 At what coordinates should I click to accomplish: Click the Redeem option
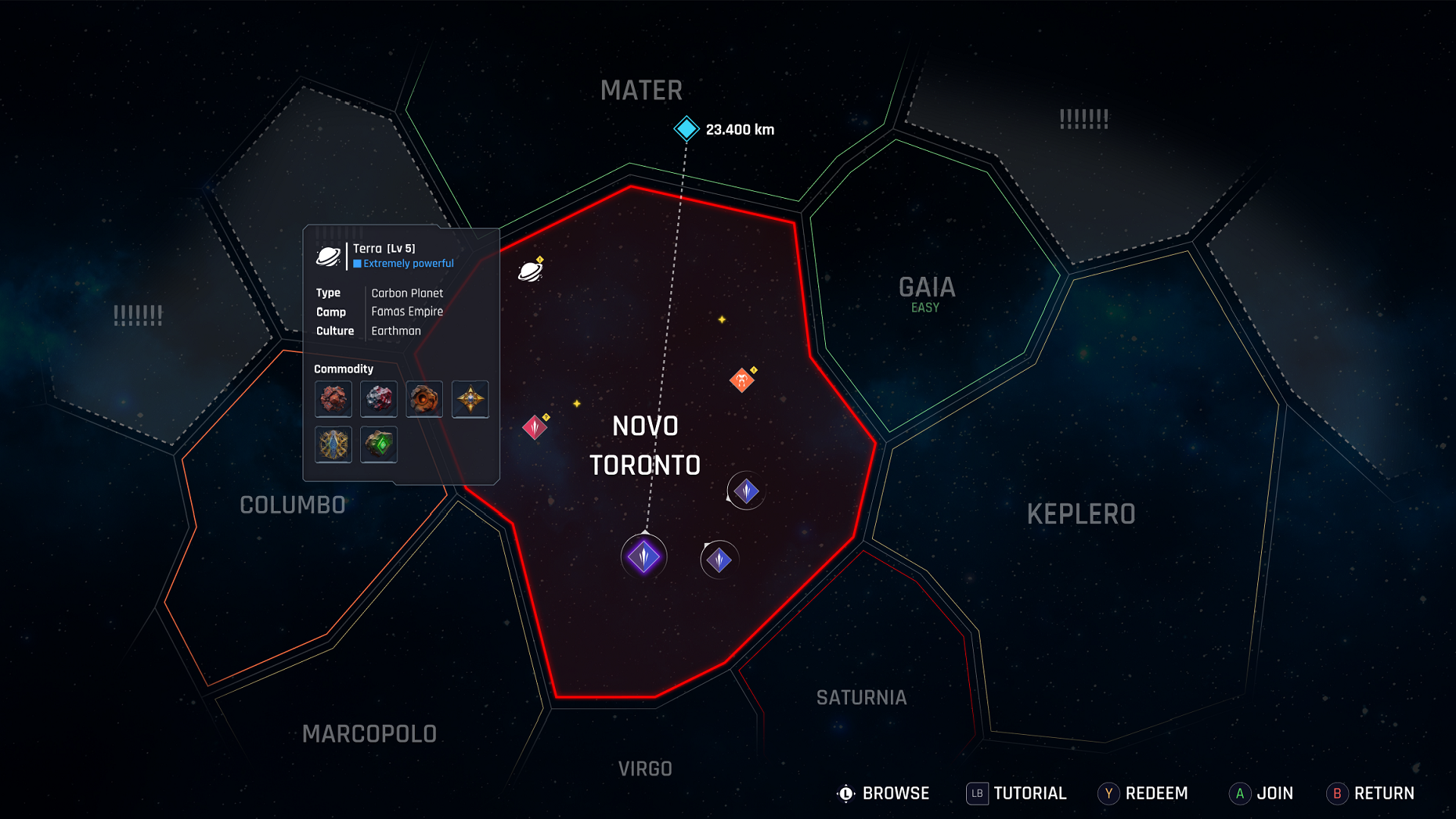click(x=1143, y=793)
